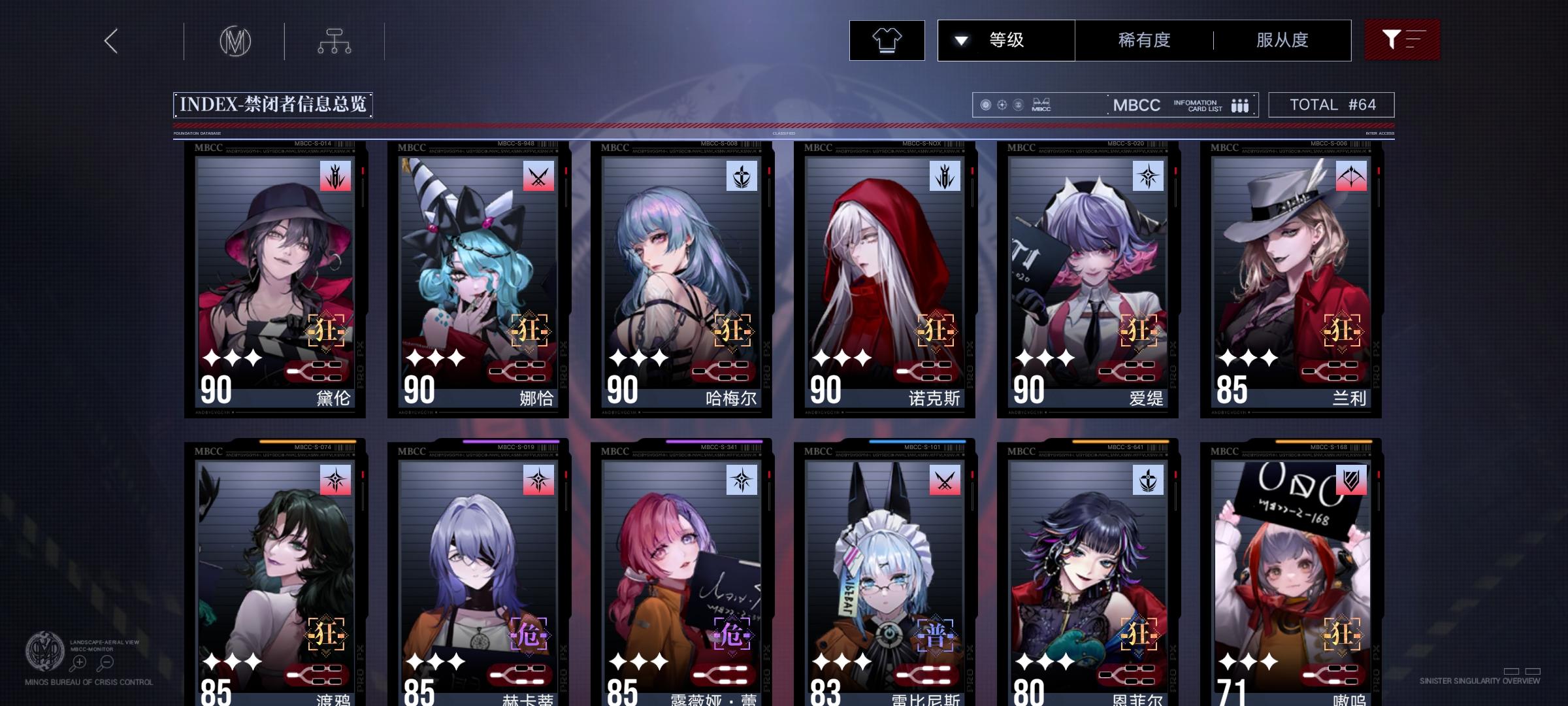
Task: Switch sorting to the 稀有度 tab
Action: pyautogui.click(x=1143, y=39)
